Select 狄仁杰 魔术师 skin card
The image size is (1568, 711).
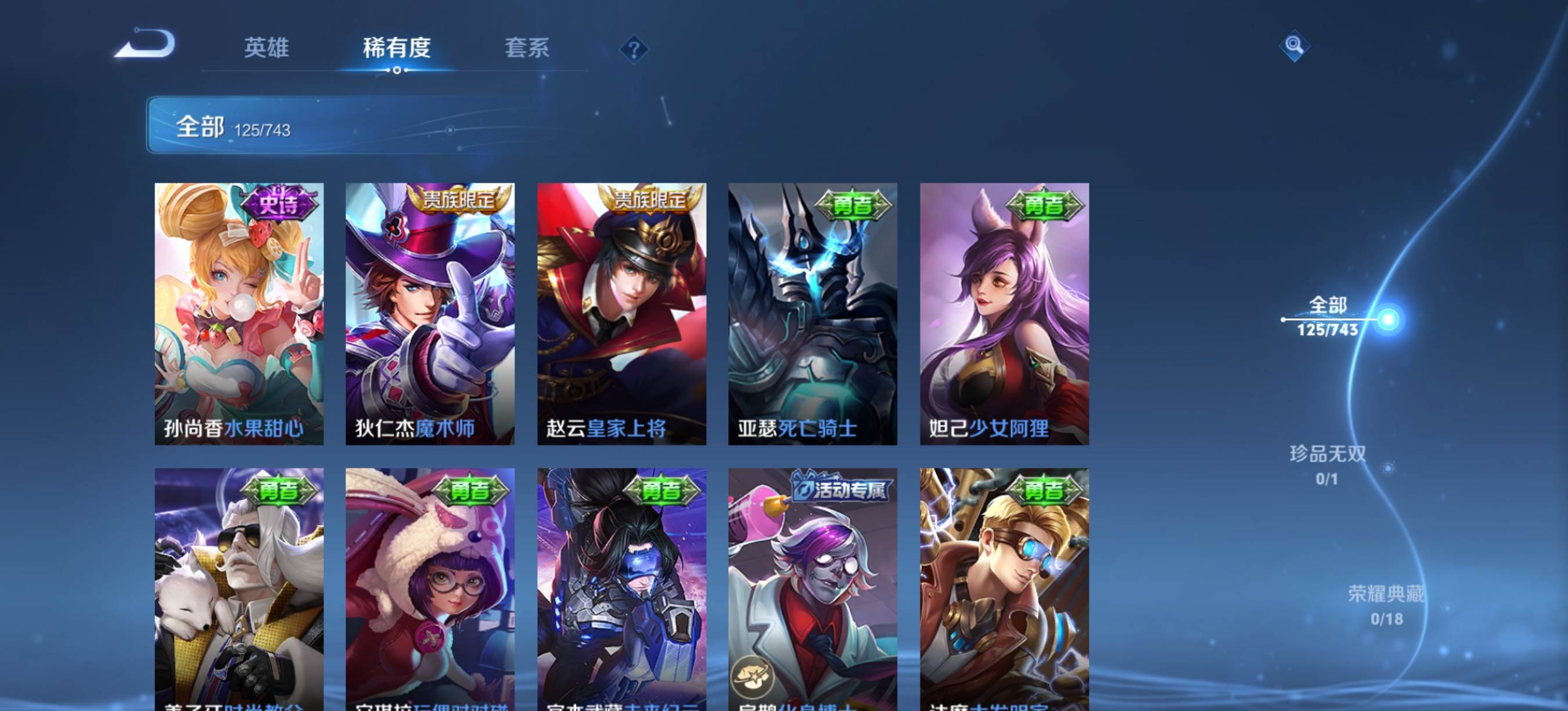430,314
